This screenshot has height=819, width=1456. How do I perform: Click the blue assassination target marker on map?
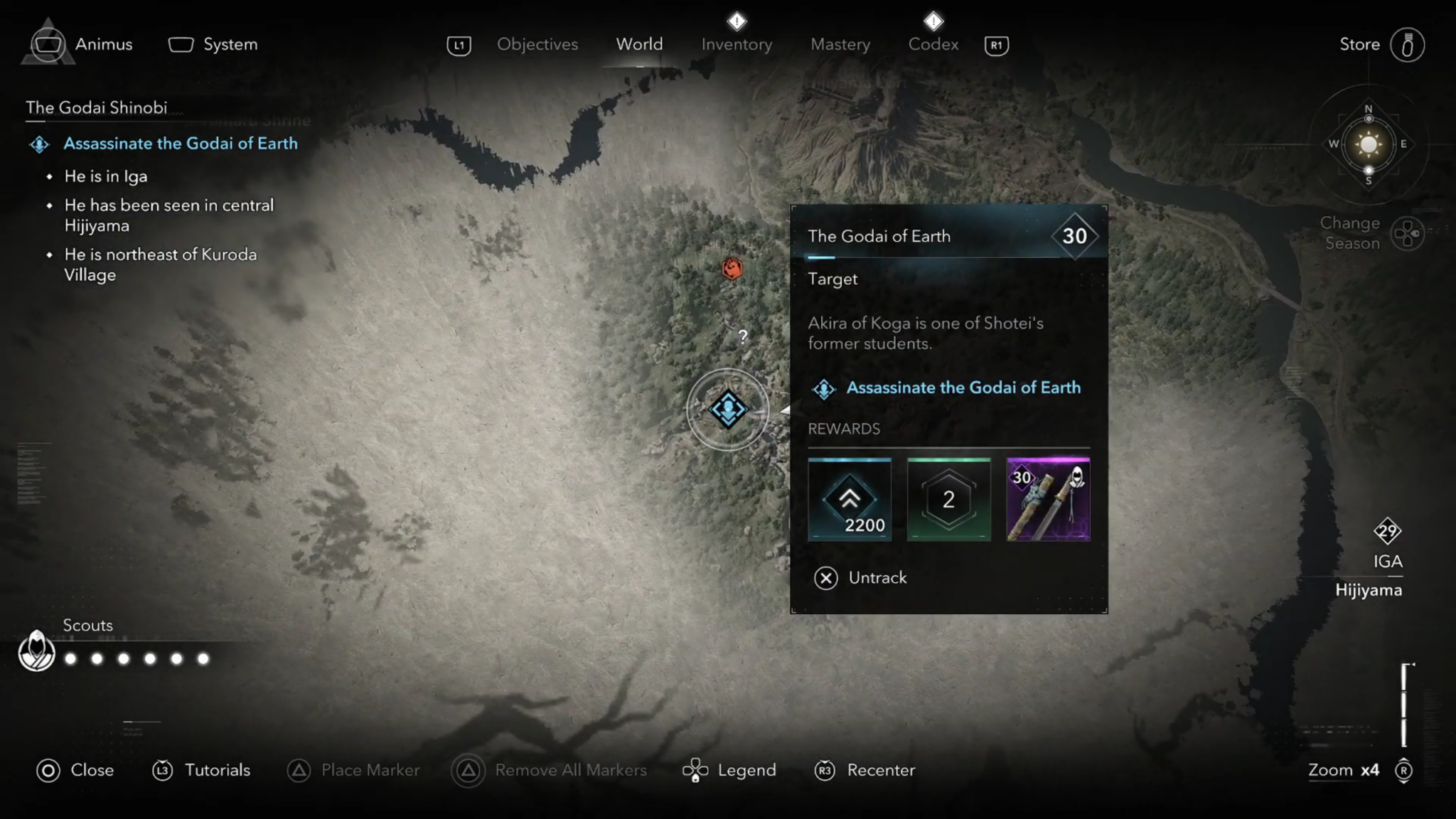point(728,410)
